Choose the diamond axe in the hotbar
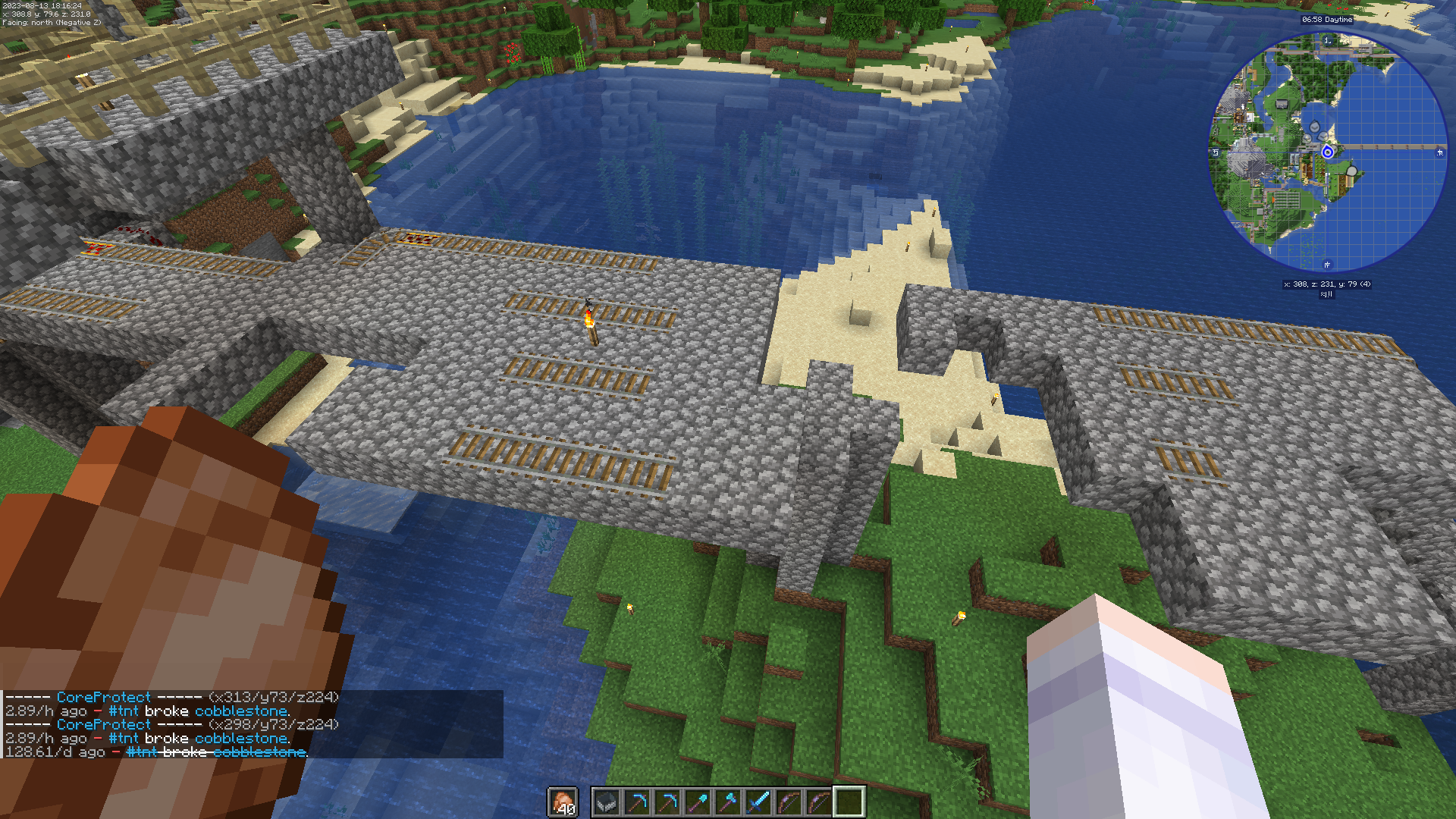1456x819 pixels. tap(727, 802)
